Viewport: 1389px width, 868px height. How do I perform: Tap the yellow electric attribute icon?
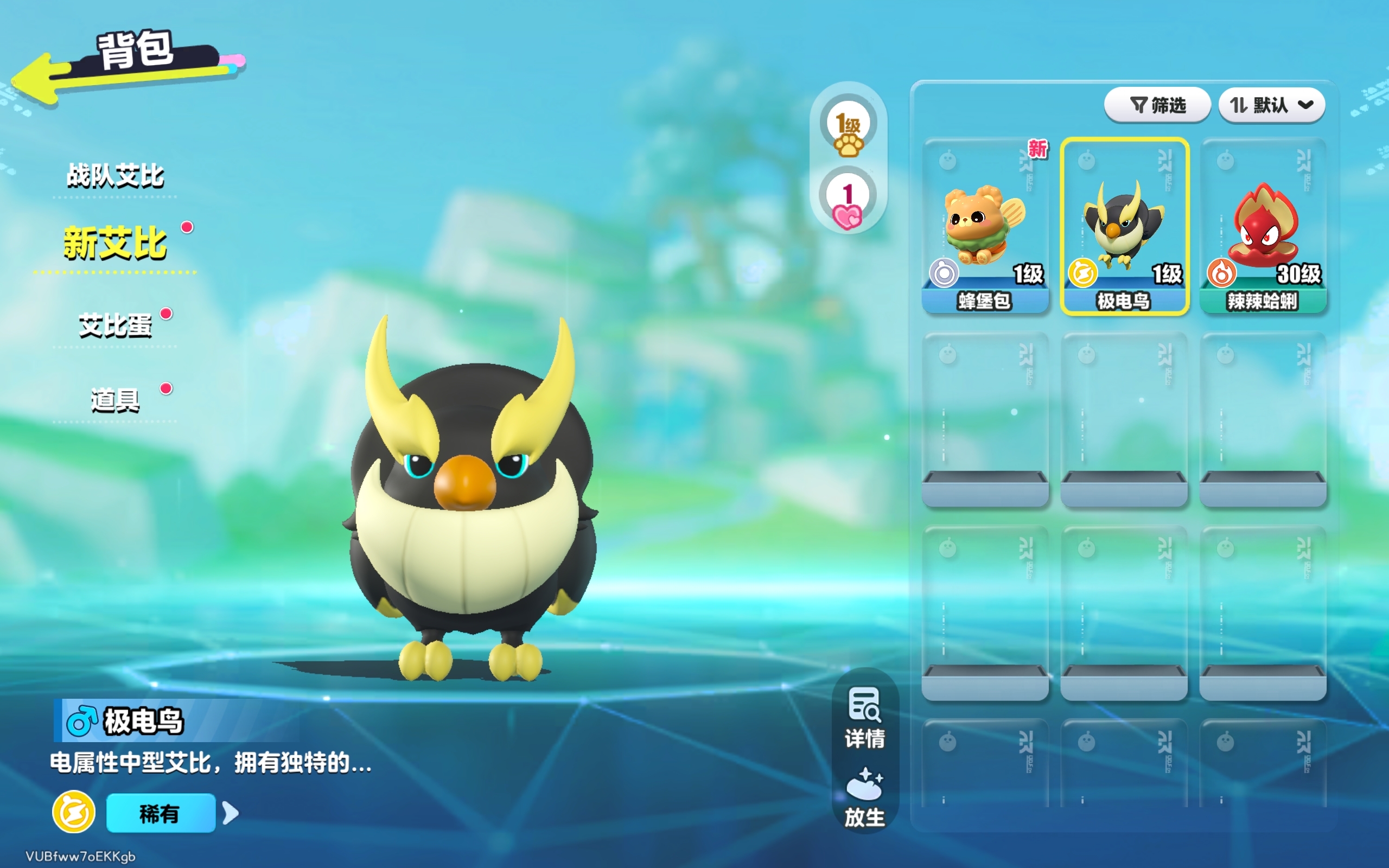(x=73, y=812)
